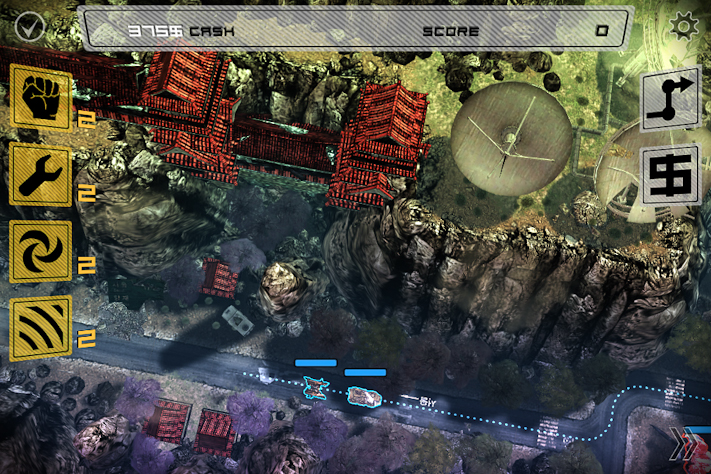Use the wrench repair ability

pos(40,174)
